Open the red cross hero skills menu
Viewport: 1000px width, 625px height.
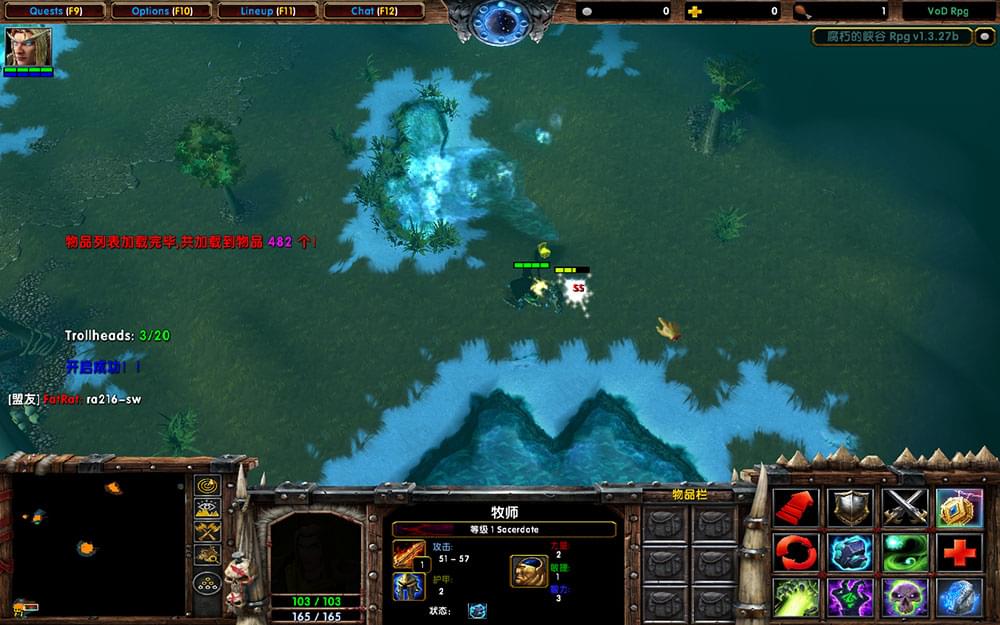(x=959, y=552)
